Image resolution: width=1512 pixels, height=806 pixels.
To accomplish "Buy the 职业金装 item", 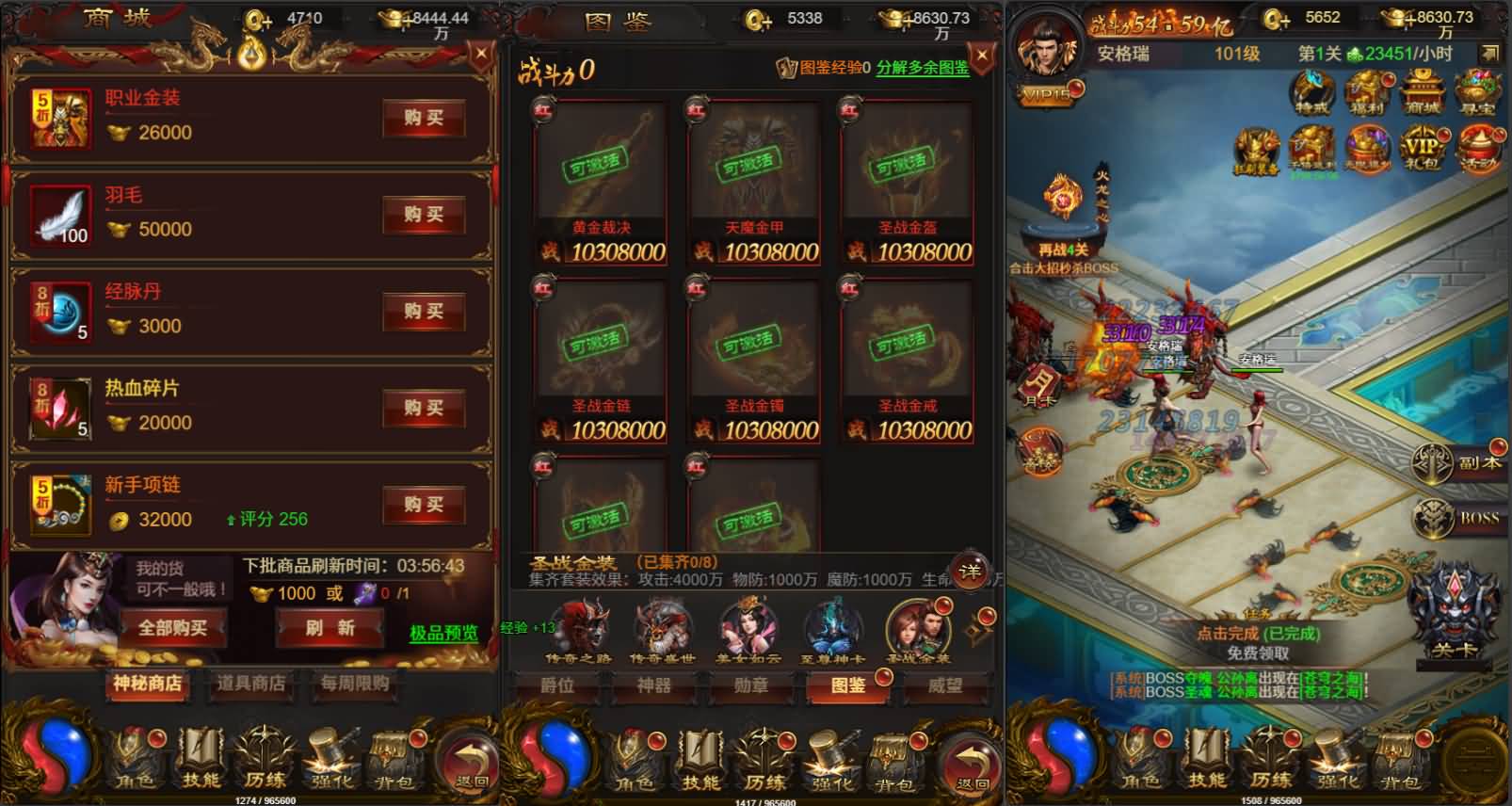I will (424, 118).
